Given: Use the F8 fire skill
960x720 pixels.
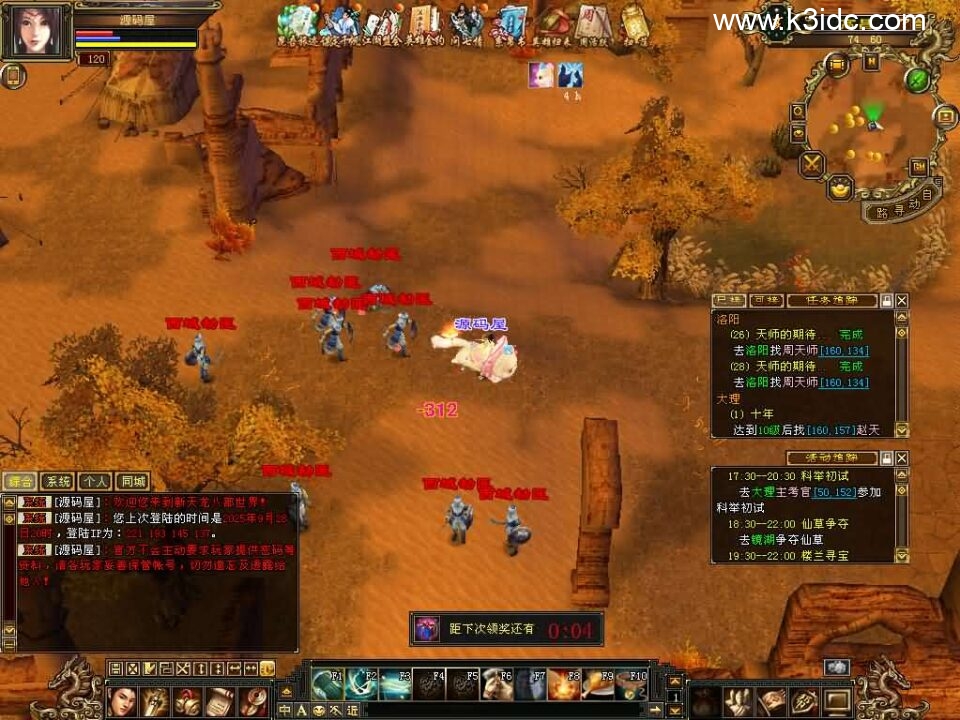Looking at the screenshot, I should [x=564, y=684].
